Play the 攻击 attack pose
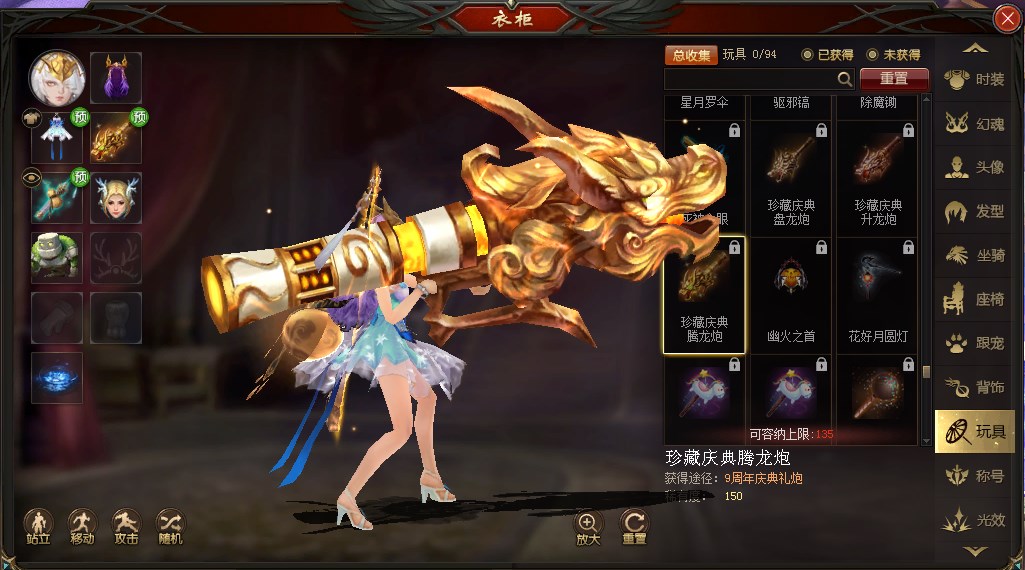1025x570 pixels. coord(126,524)
